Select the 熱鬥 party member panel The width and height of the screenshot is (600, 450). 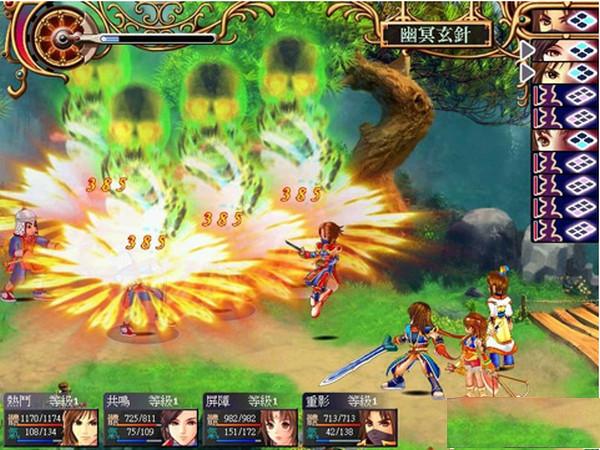(x=50, y=419)
